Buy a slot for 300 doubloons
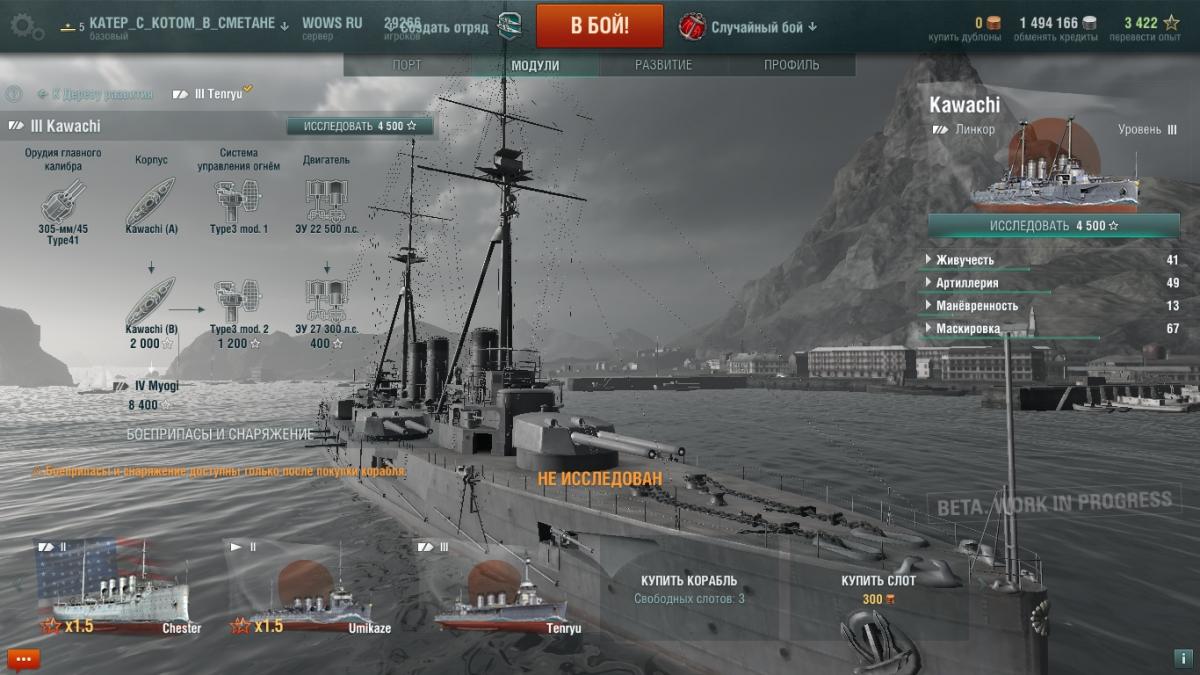 879,588
